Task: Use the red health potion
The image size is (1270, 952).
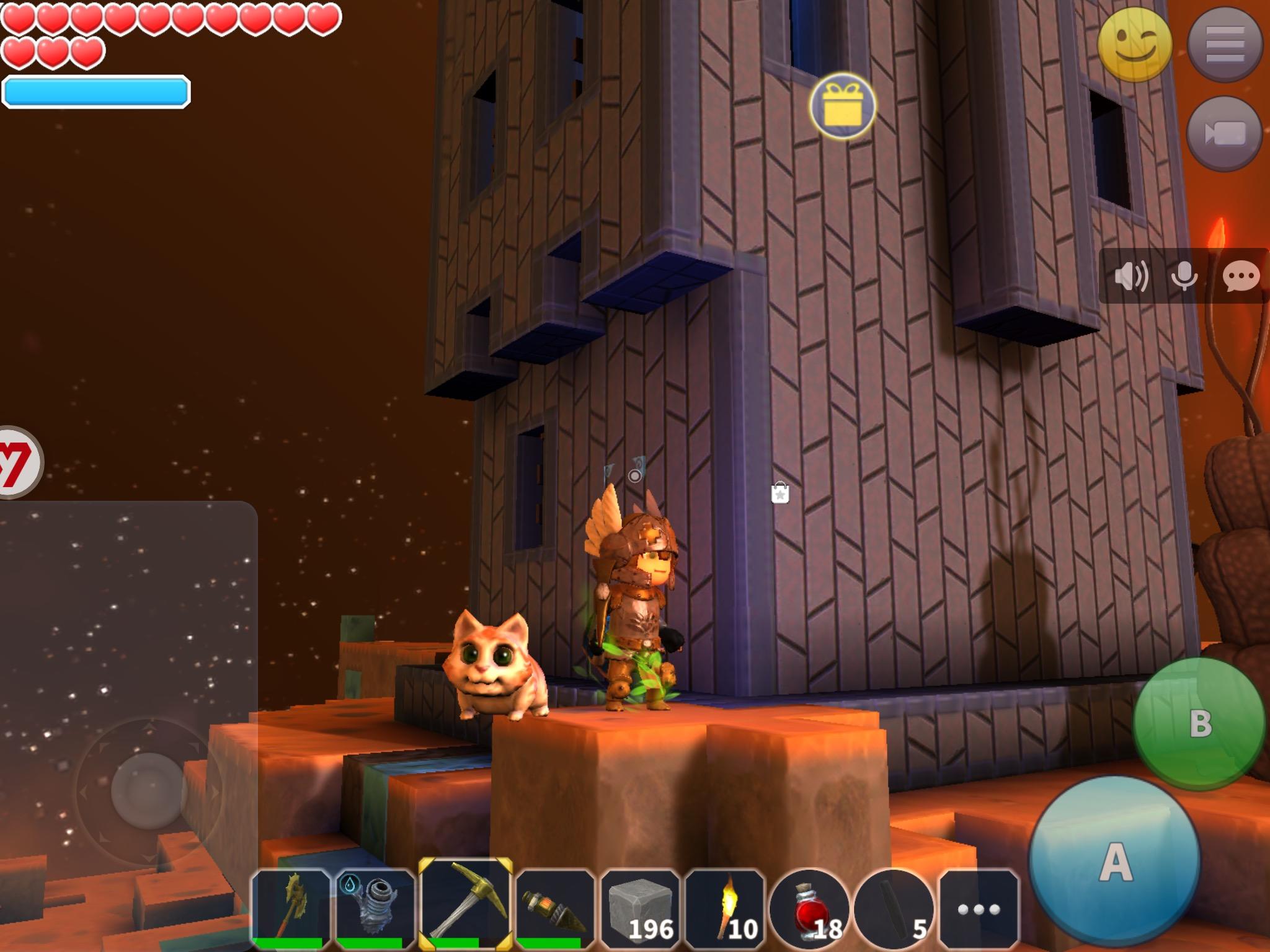Action: 810,909
